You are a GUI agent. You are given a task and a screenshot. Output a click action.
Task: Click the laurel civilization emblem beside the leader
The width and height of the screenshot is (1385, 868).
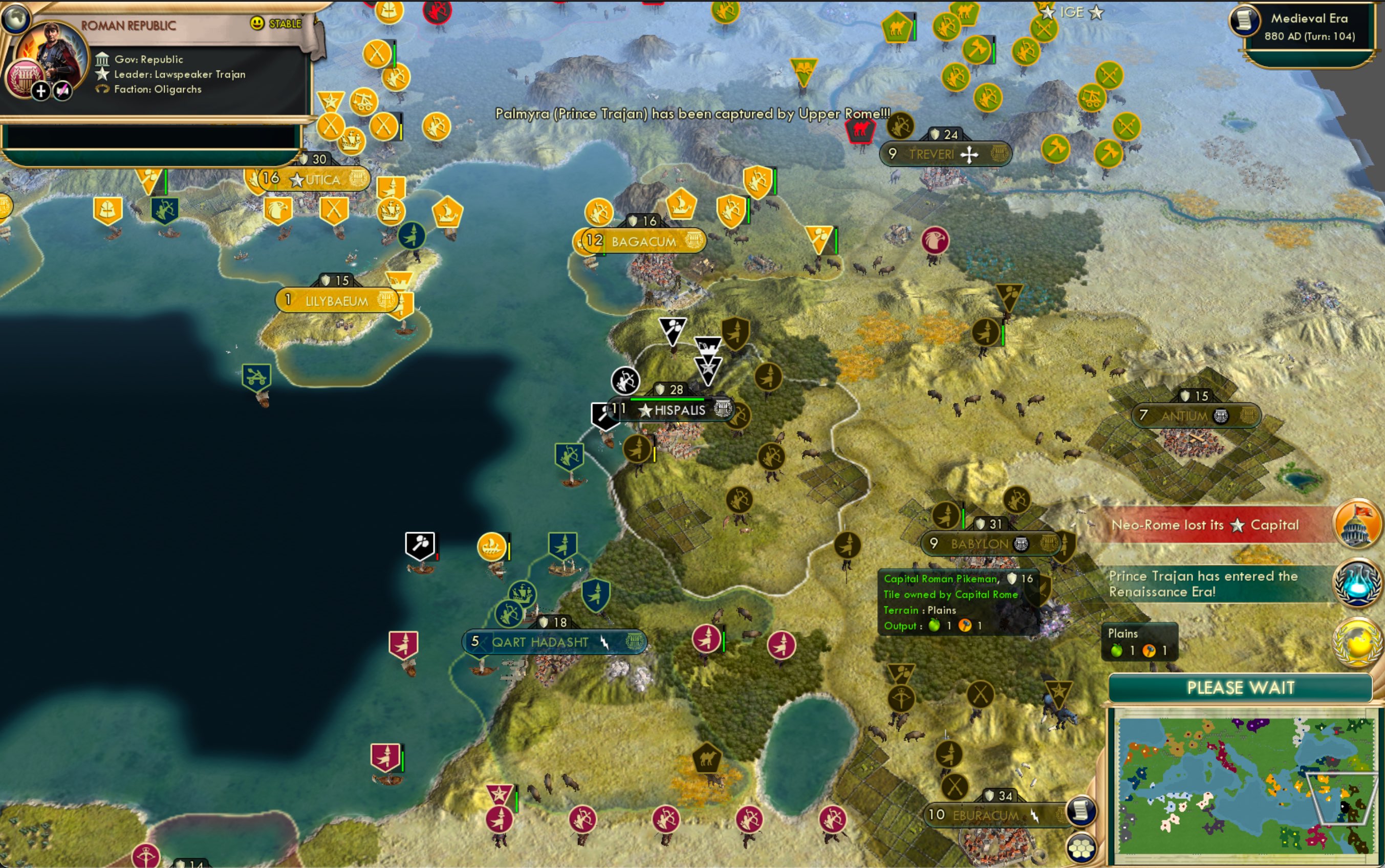click(x=25, y=80)
